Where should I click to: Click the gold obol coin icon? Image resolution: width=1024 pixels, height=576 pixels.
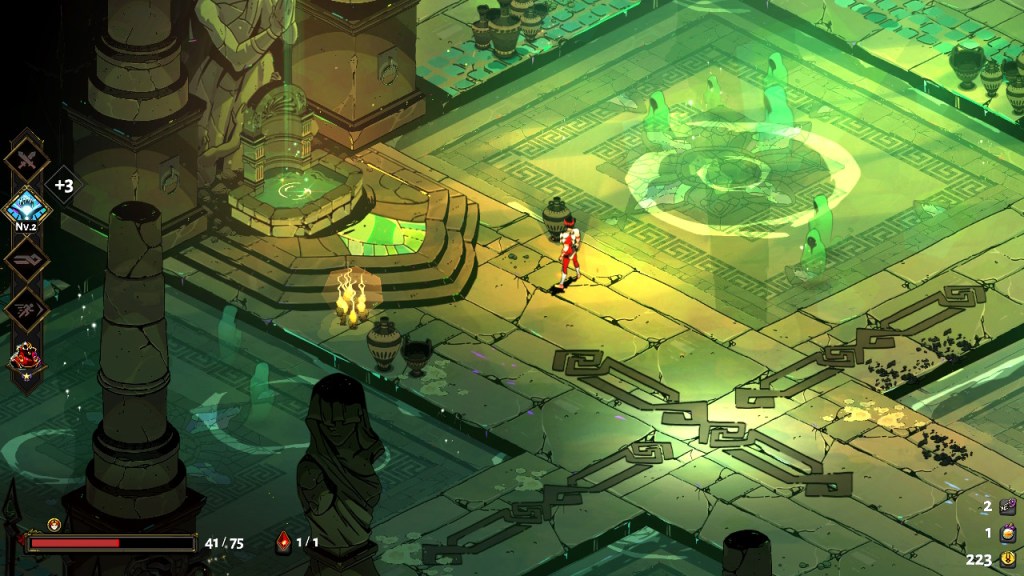tap(1008, 559)
